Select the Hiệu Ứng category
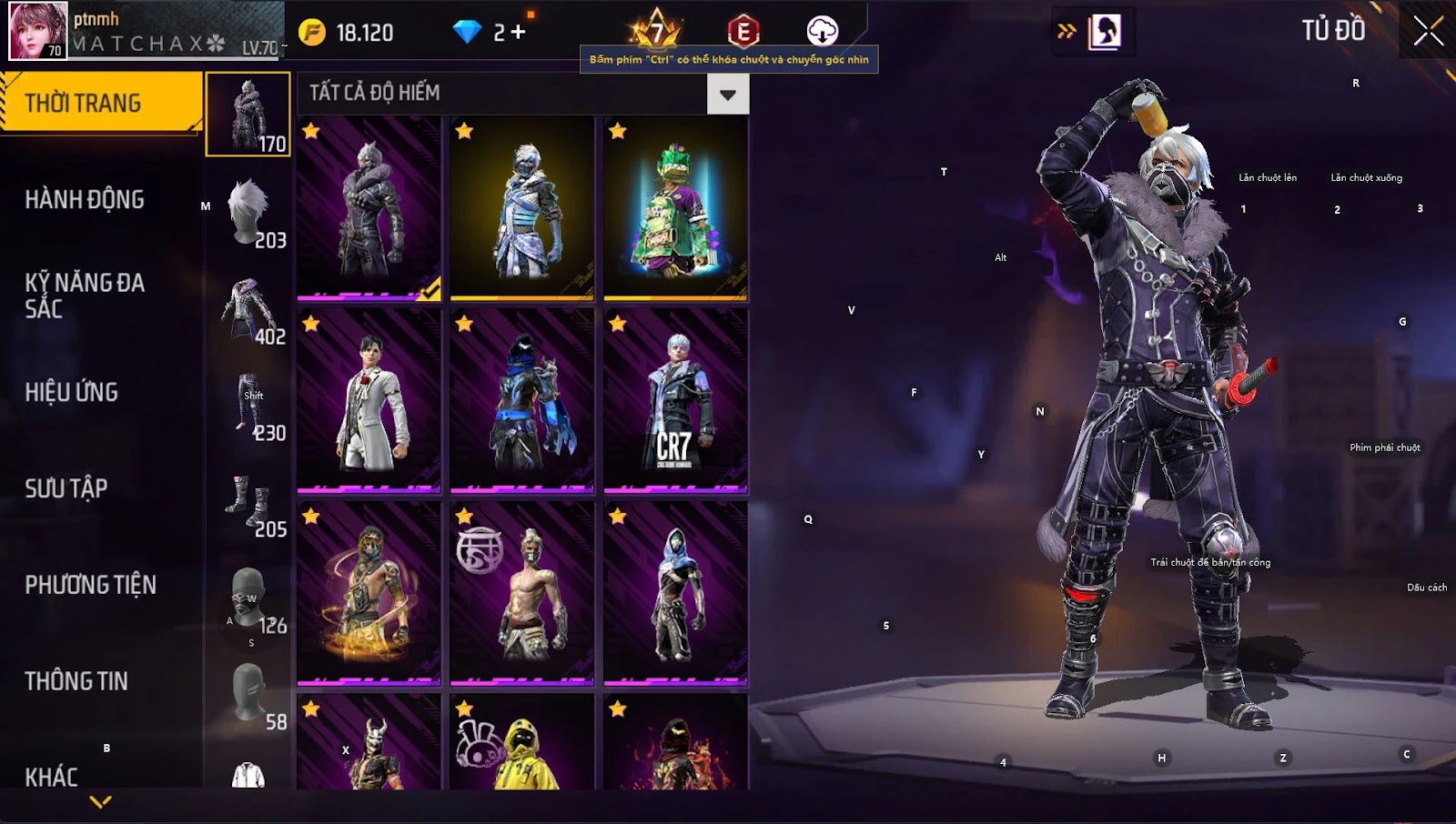The height and width of the screenshot is (824, 1456). [72, 392]
